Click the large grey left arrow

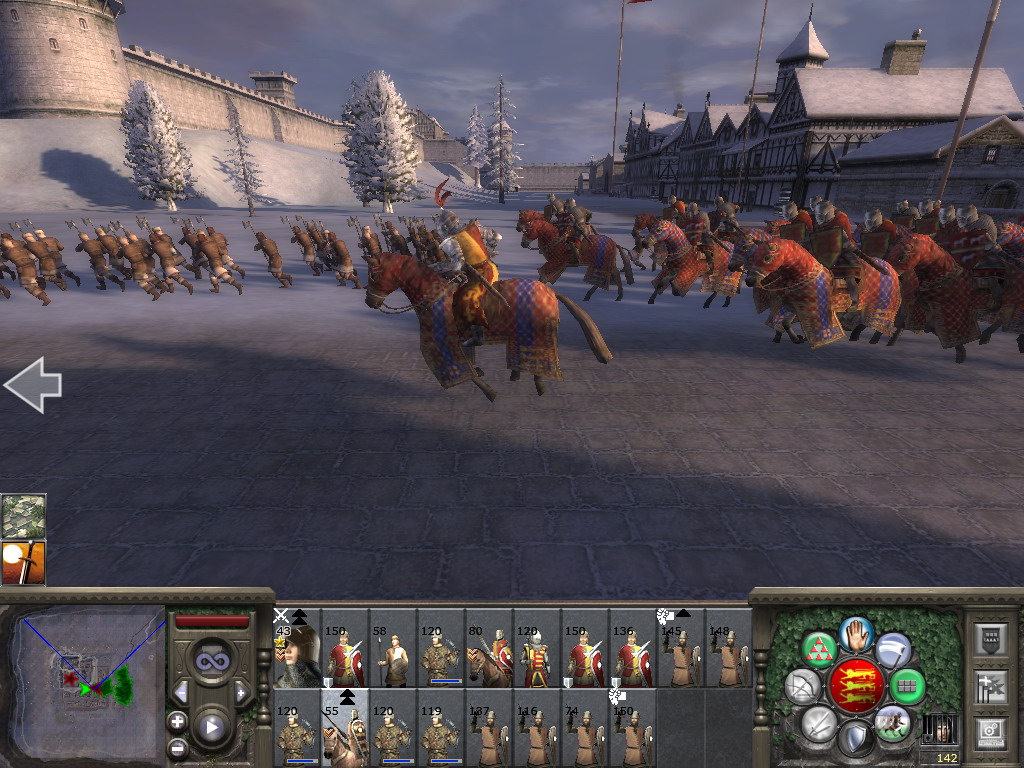pyautogui.click(x=33, y=385)
